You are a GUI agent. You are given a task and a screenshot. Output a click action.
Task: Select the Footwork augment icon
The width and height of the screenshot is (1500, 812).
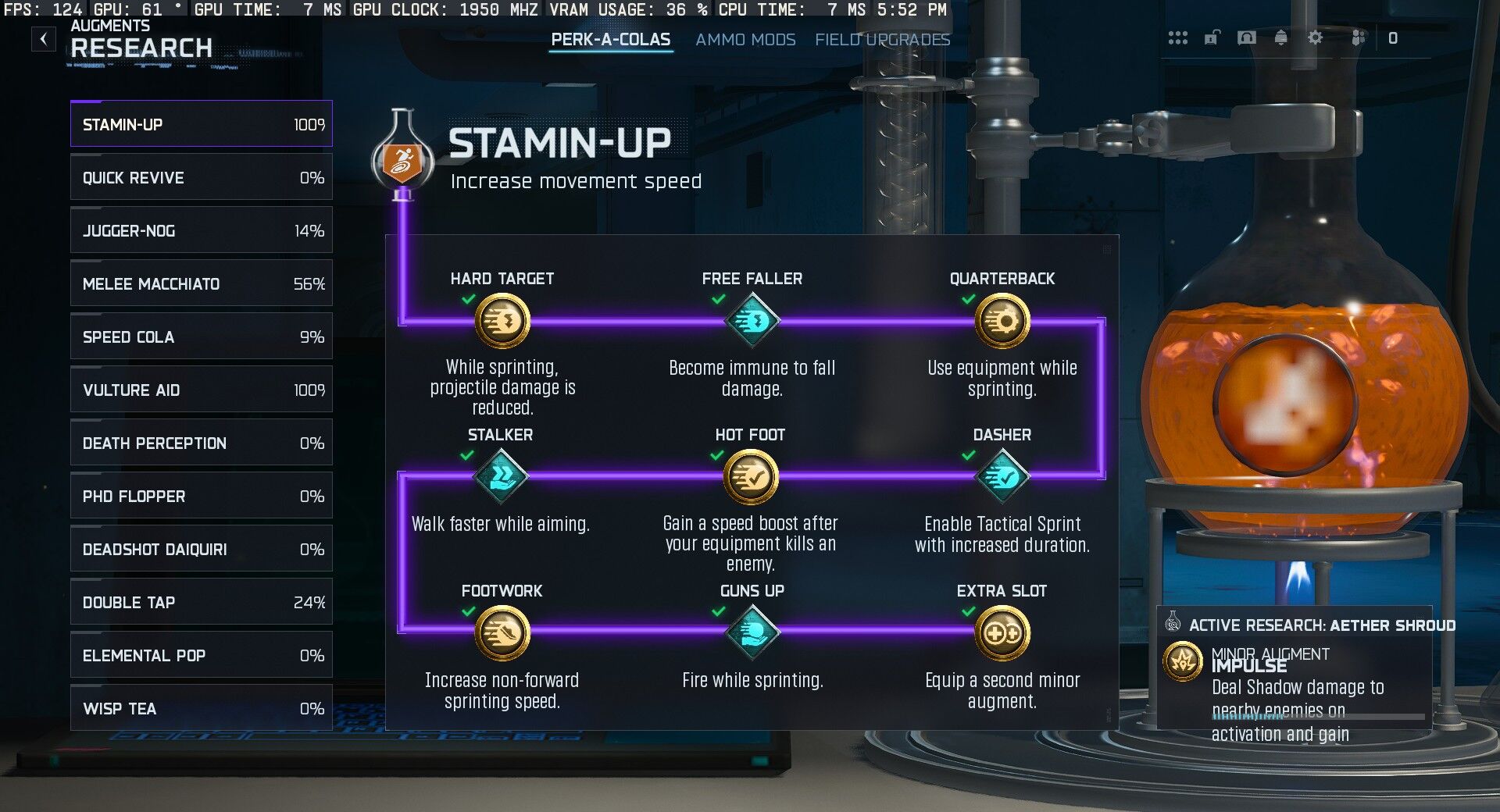tap(500, 633)
